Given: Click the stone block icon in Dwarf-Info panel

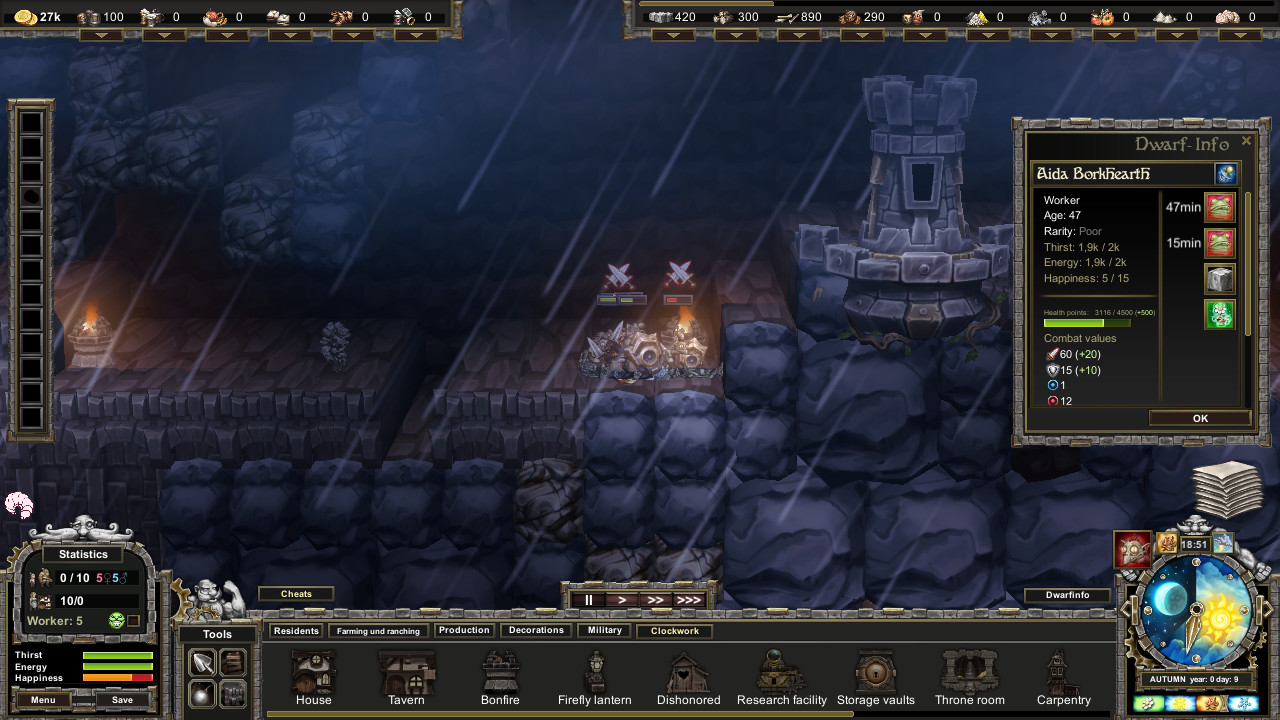Looking at the screenshot, I should click(x=1219, y=278).
